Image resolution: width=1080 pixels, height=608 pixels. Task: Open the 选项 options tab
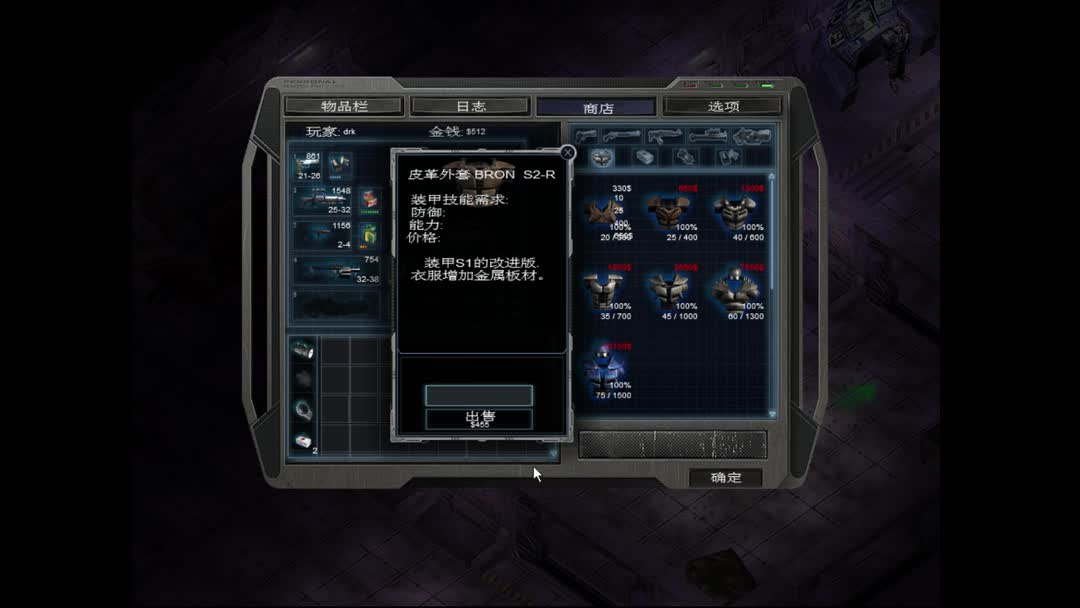tap(723, 106)
